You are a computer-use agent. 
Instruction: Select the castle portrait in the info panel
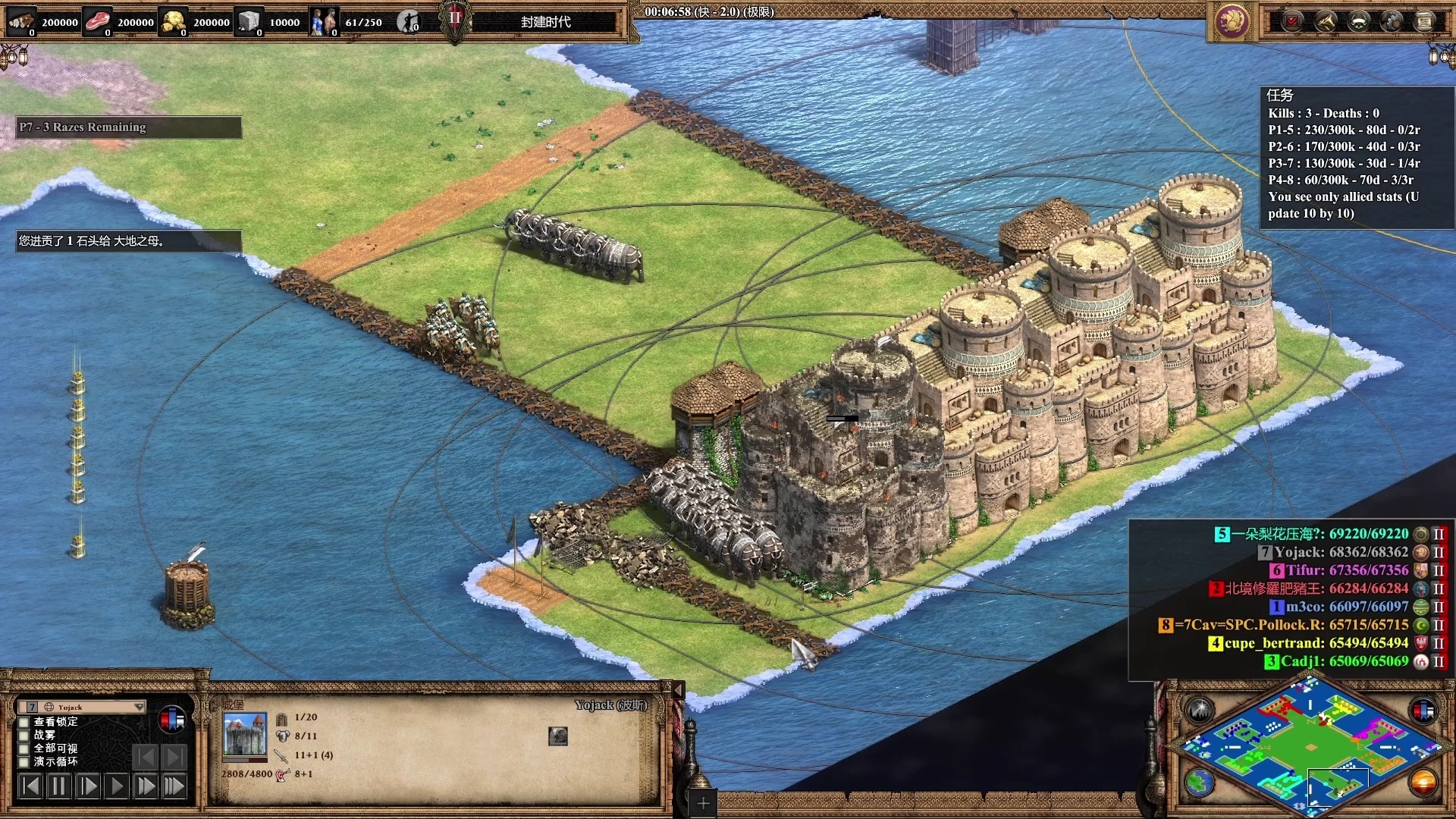[x=245, y=734]
